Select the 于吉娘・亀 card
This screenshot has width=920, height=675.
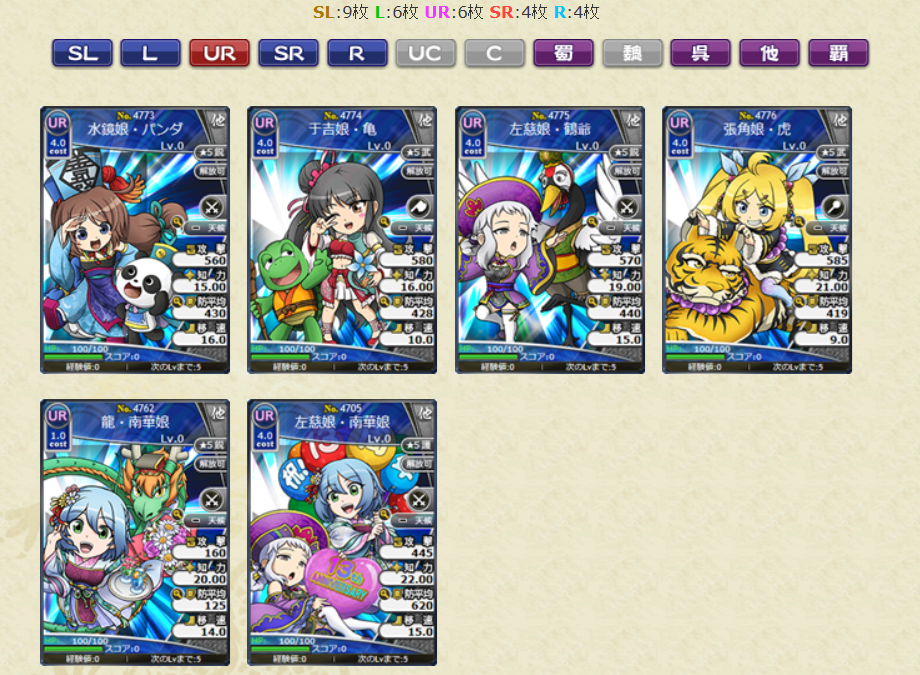click(342, 240)
